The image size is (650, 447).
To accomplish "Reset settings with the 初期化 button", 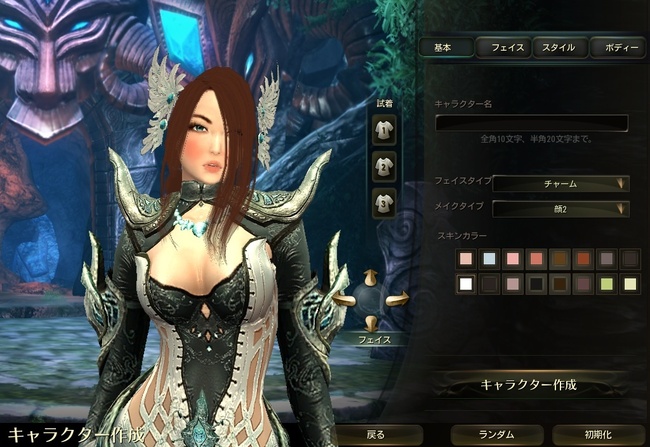I will (x=598, y=435).
